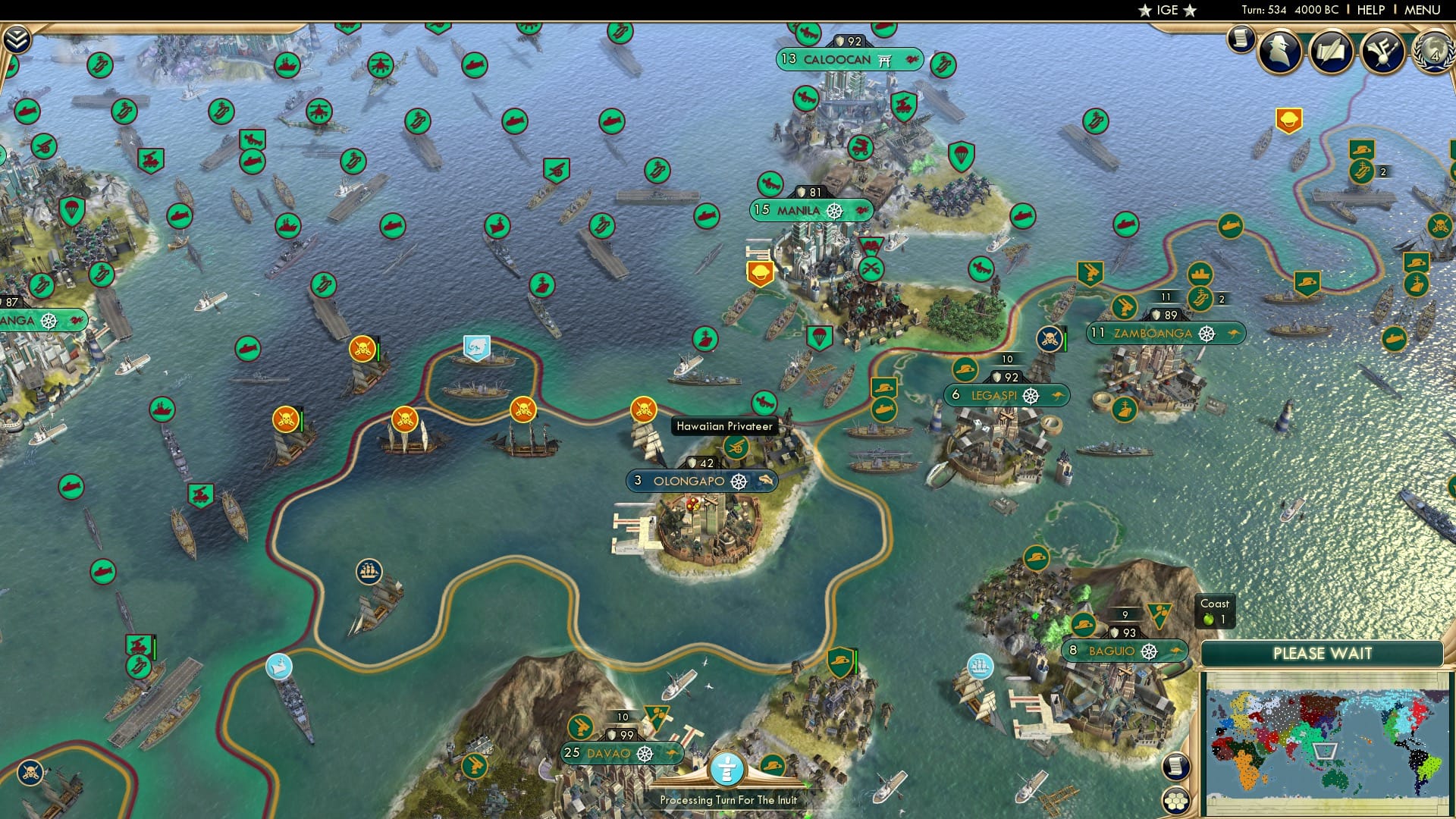Open the Culture overview icon

[x=1382, y=53]
